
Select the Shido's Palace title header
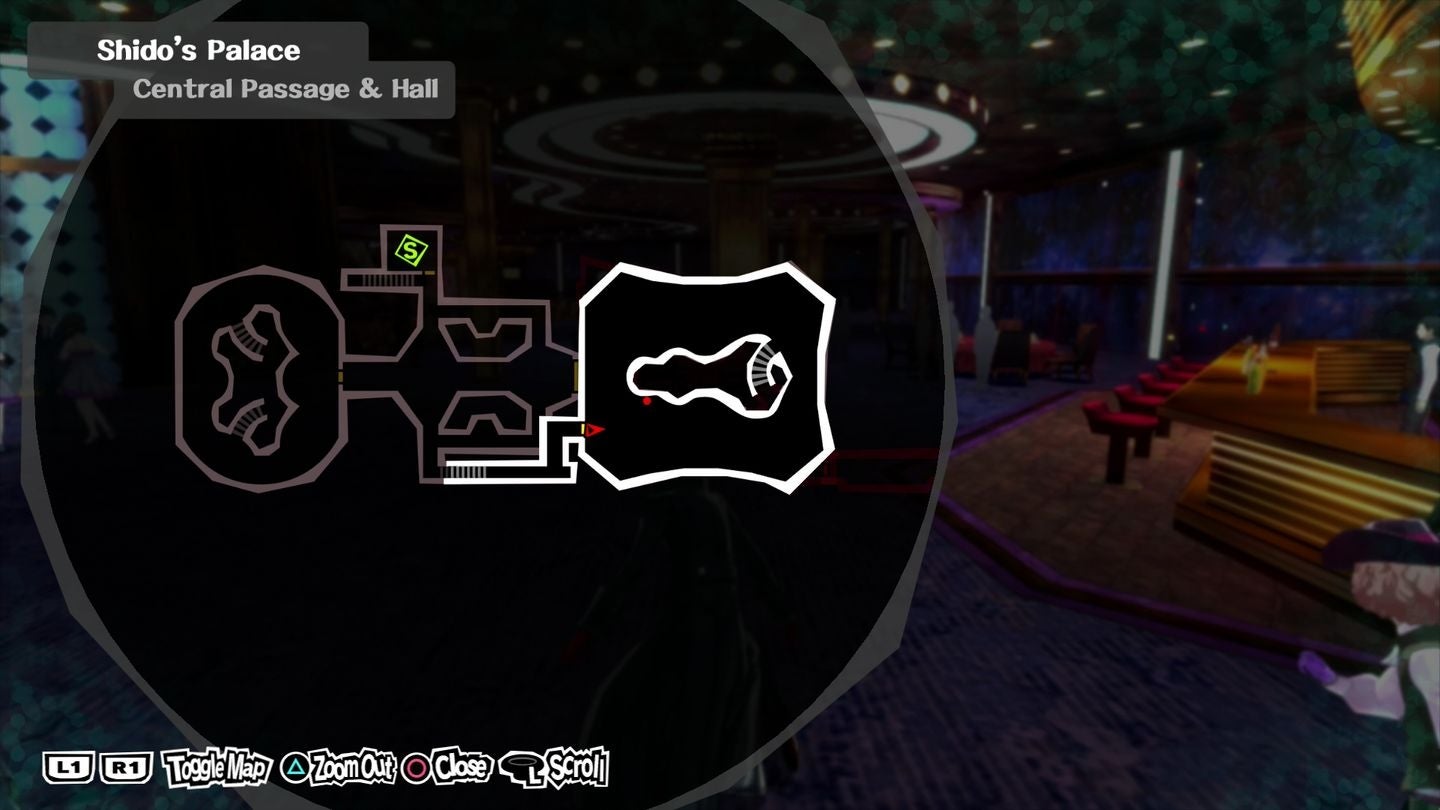pyautogui.click(x=196, y=48)
